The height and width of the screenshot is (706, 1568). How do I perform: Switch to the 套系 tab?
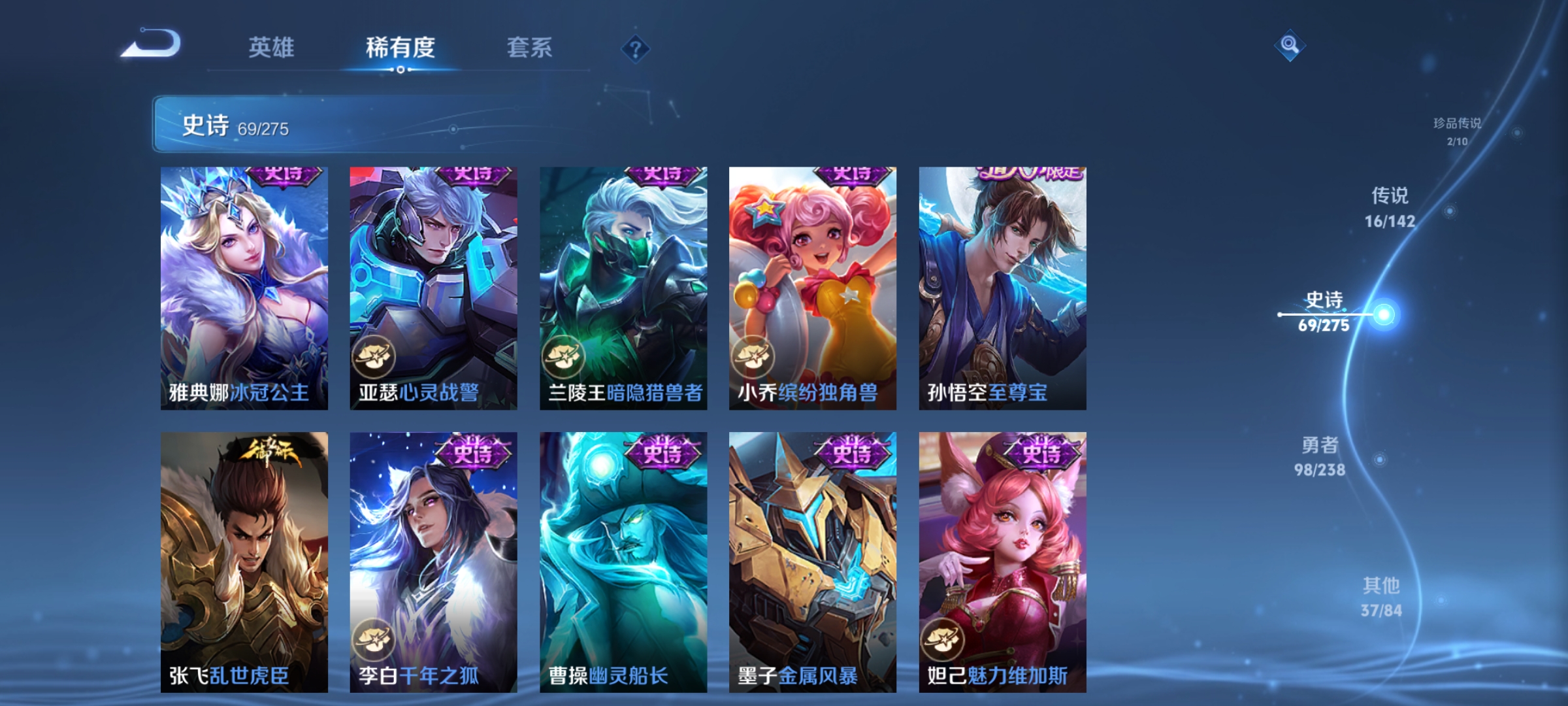tap(531, 47)
